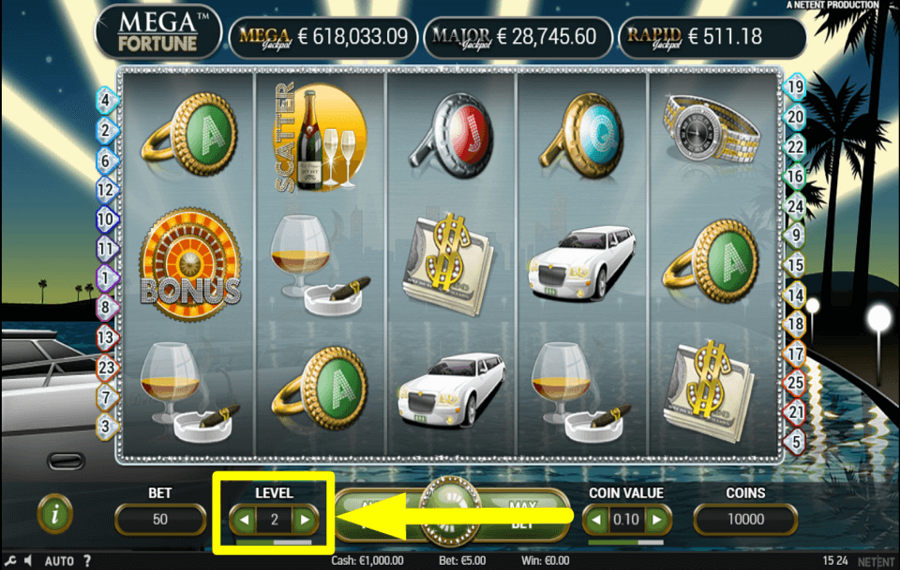This screenshot has height=570, width=900.
Task: Increase the bet level
Action: tap(304, 519)
